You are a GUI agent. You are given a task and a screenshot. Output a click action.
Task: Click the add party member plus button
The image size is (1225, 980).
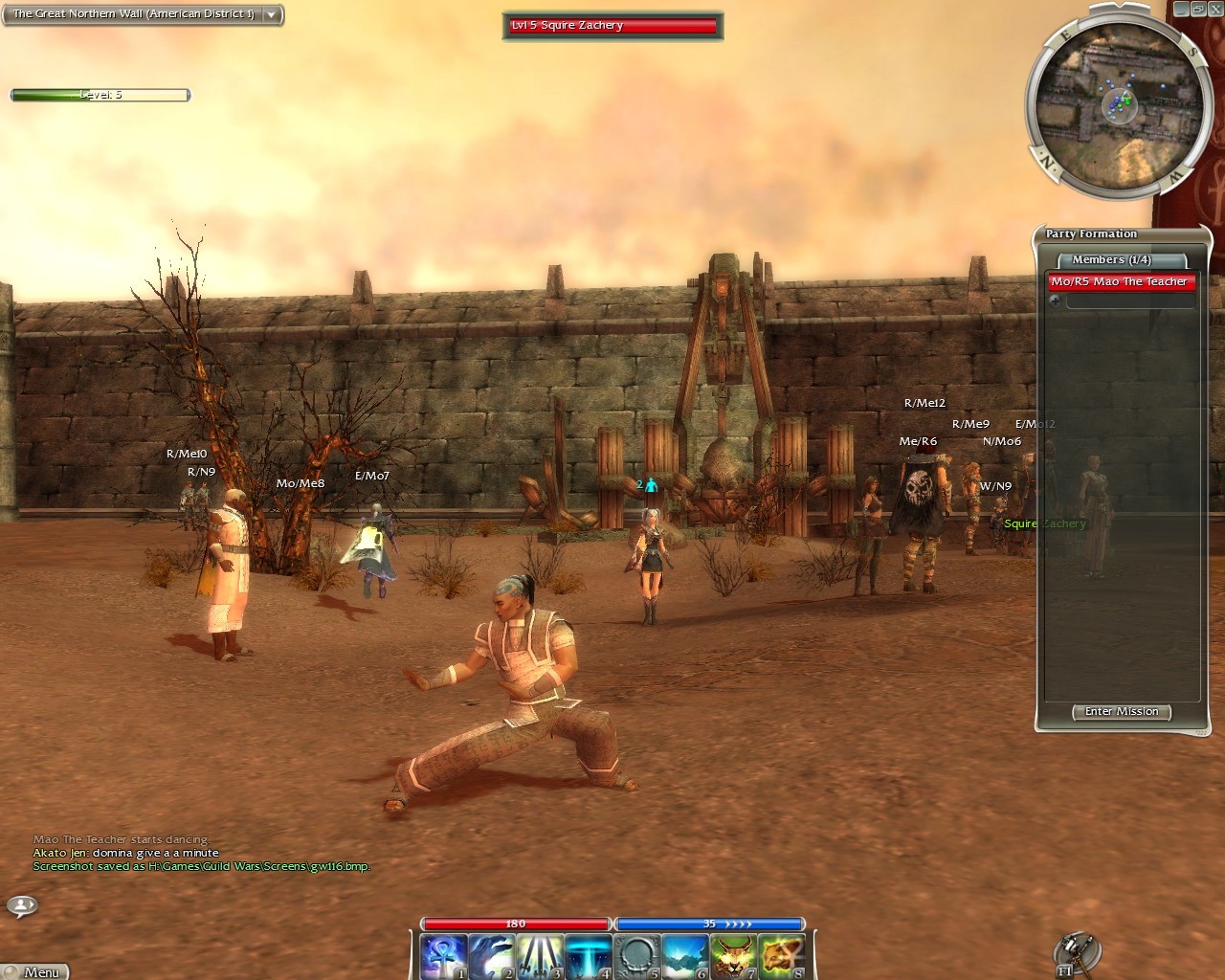click(1055, 301)
